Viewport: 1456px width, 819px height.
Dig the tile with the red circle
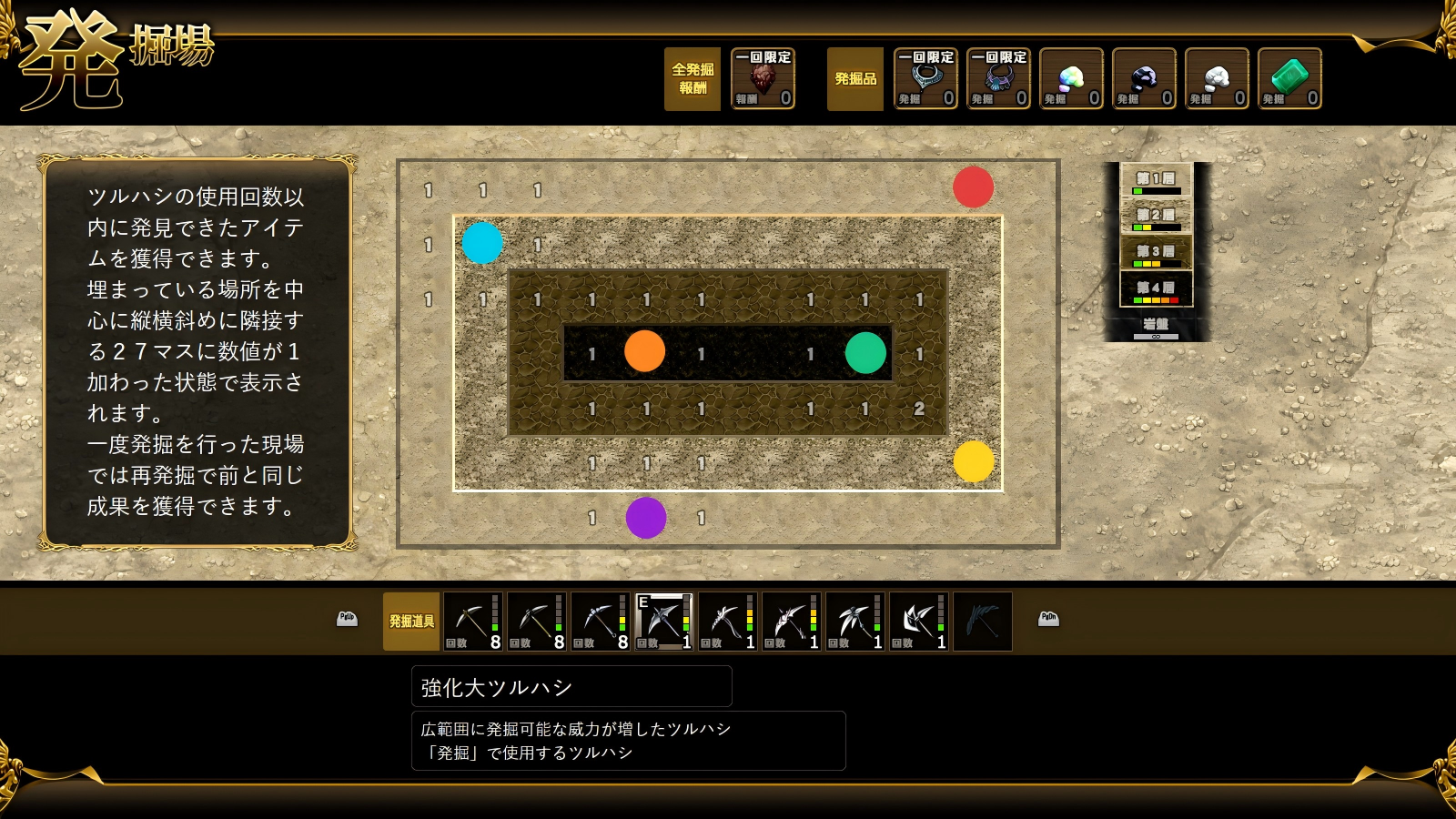[973, 187]
